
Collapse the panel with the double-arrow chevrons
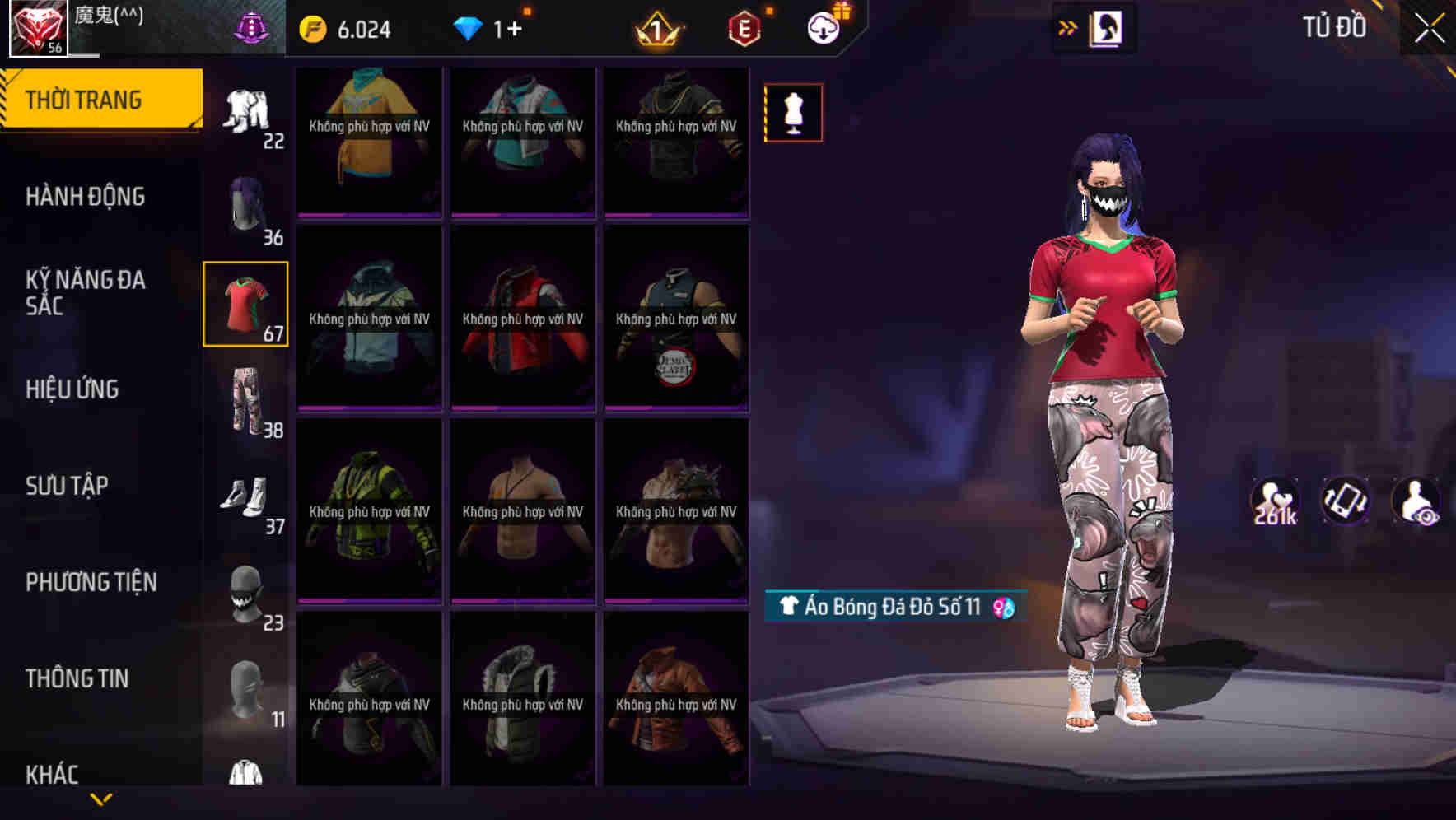tap(1066, 27)
